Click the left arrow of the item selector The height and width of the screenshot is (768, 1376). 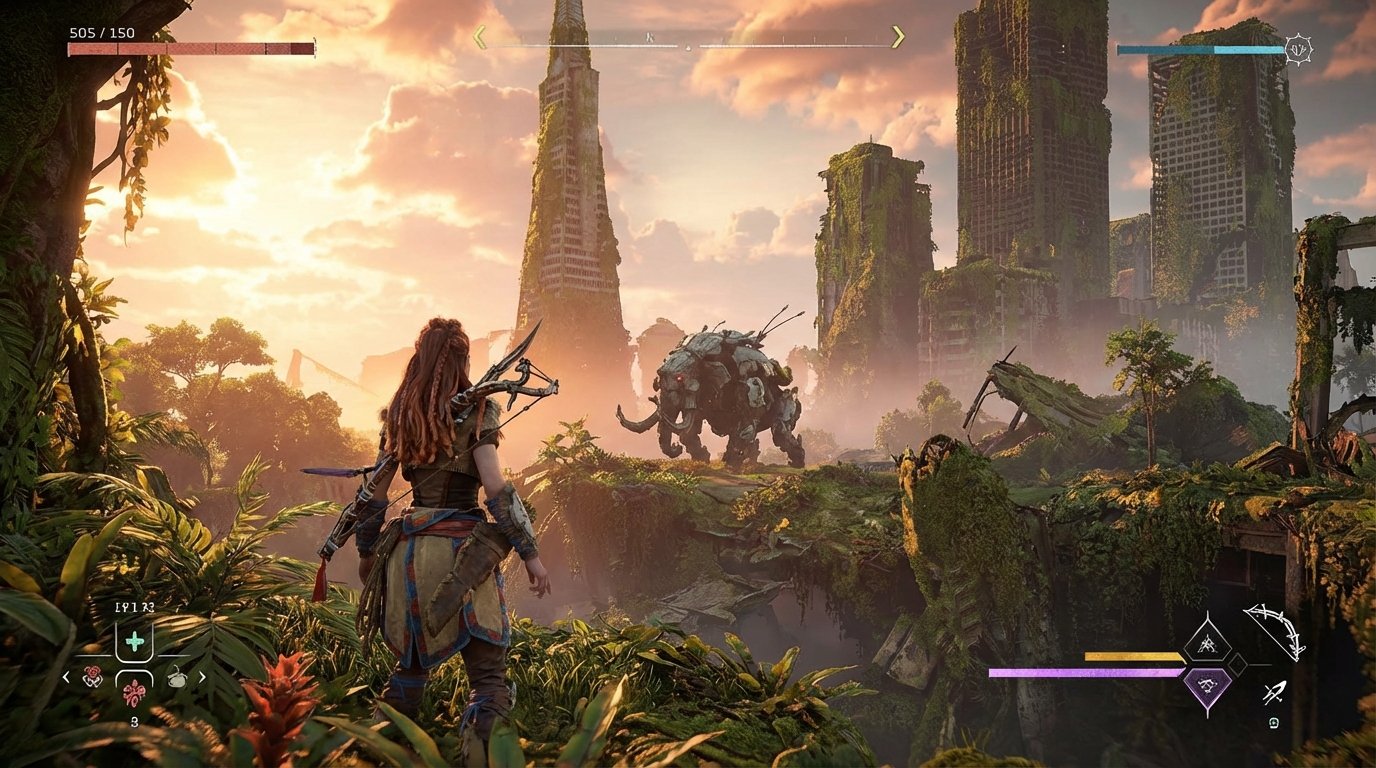(x=65, y=676)
